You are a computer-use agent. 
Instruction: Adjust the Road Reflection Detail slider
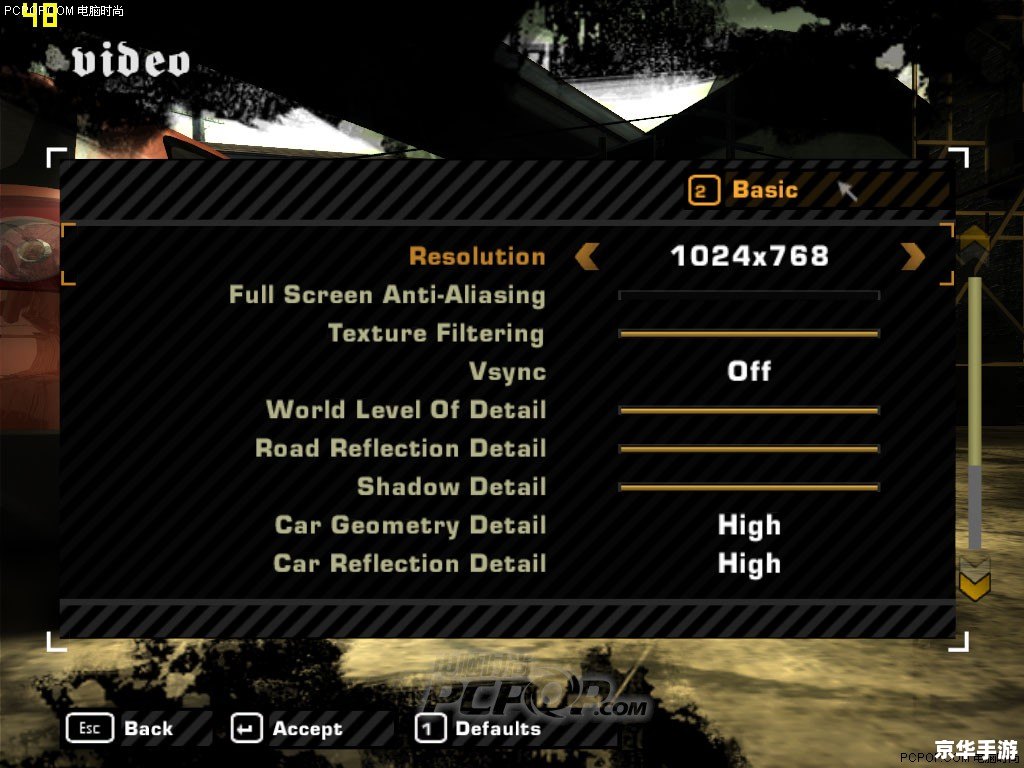pyautogui.click(x=749, y=449)
